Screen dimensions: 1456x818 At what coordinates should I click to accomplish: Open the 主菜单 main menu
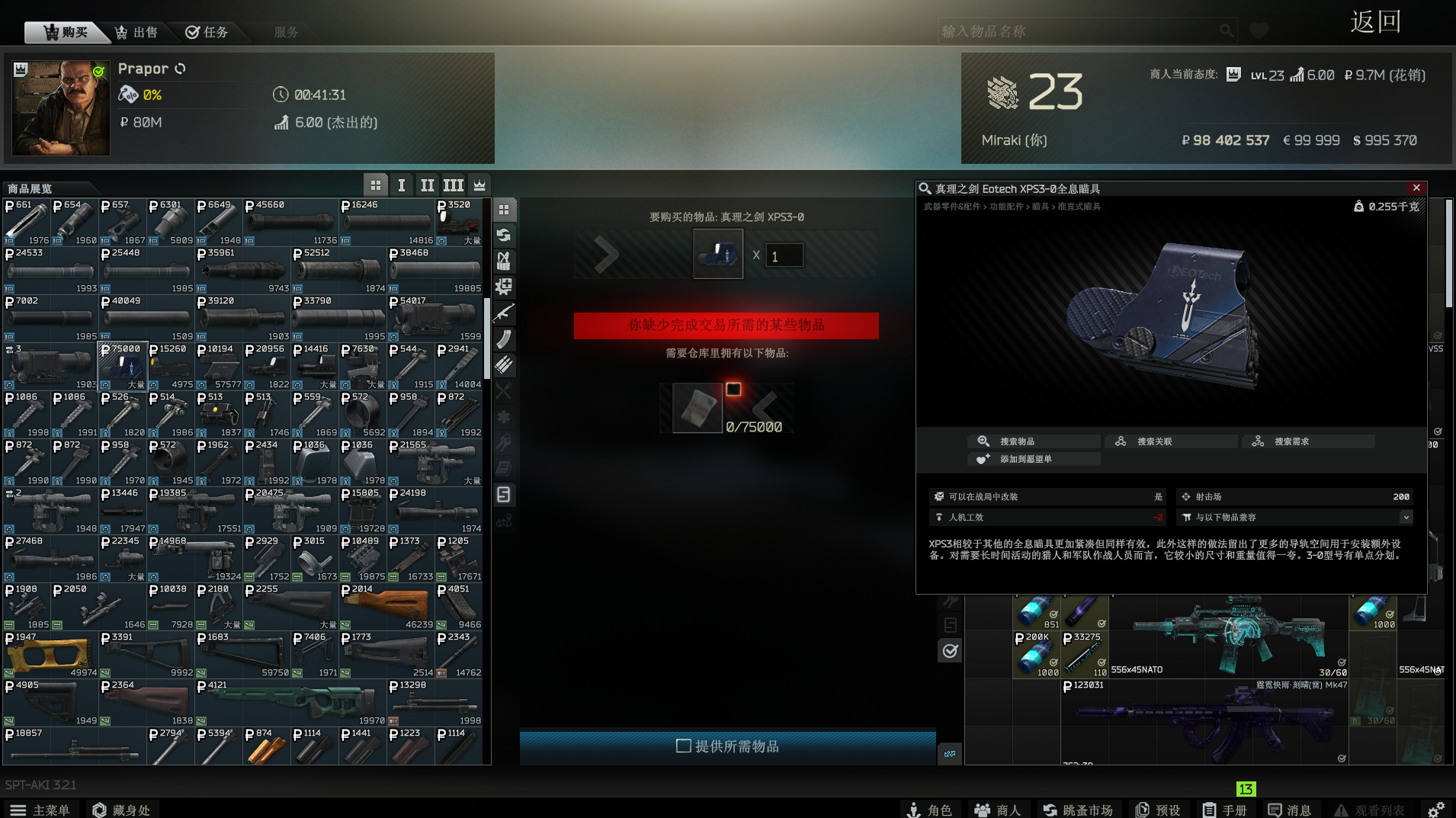[41, 810]
